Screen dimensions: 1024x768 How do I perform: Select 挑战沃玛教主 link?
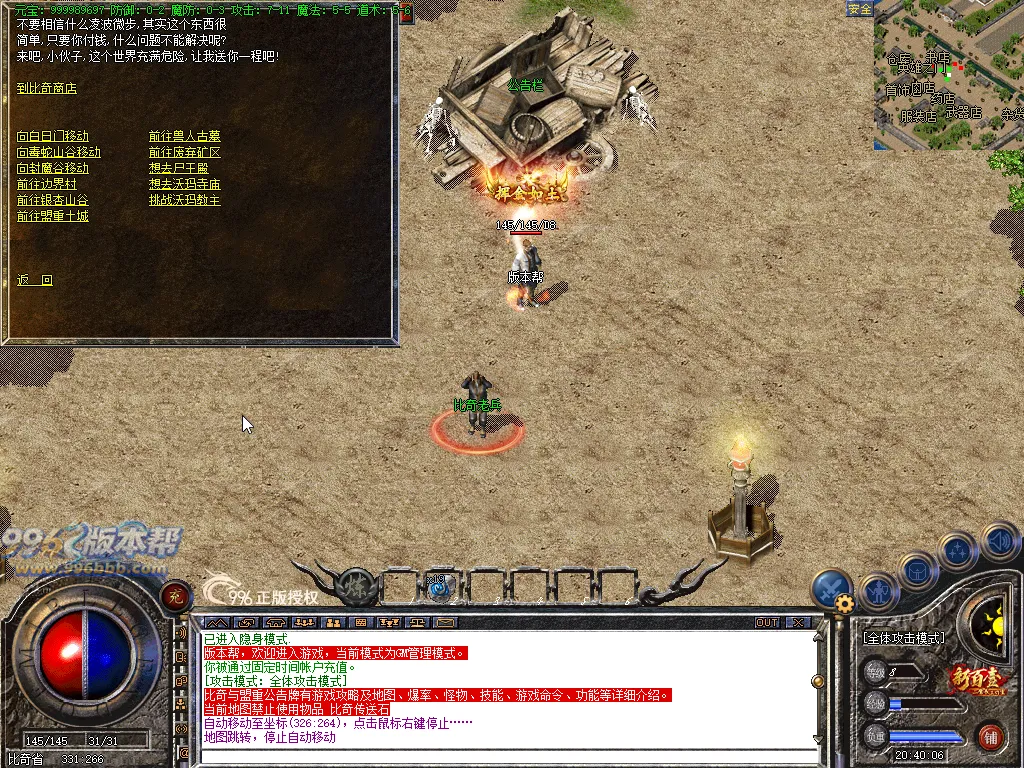click(184, 200)
